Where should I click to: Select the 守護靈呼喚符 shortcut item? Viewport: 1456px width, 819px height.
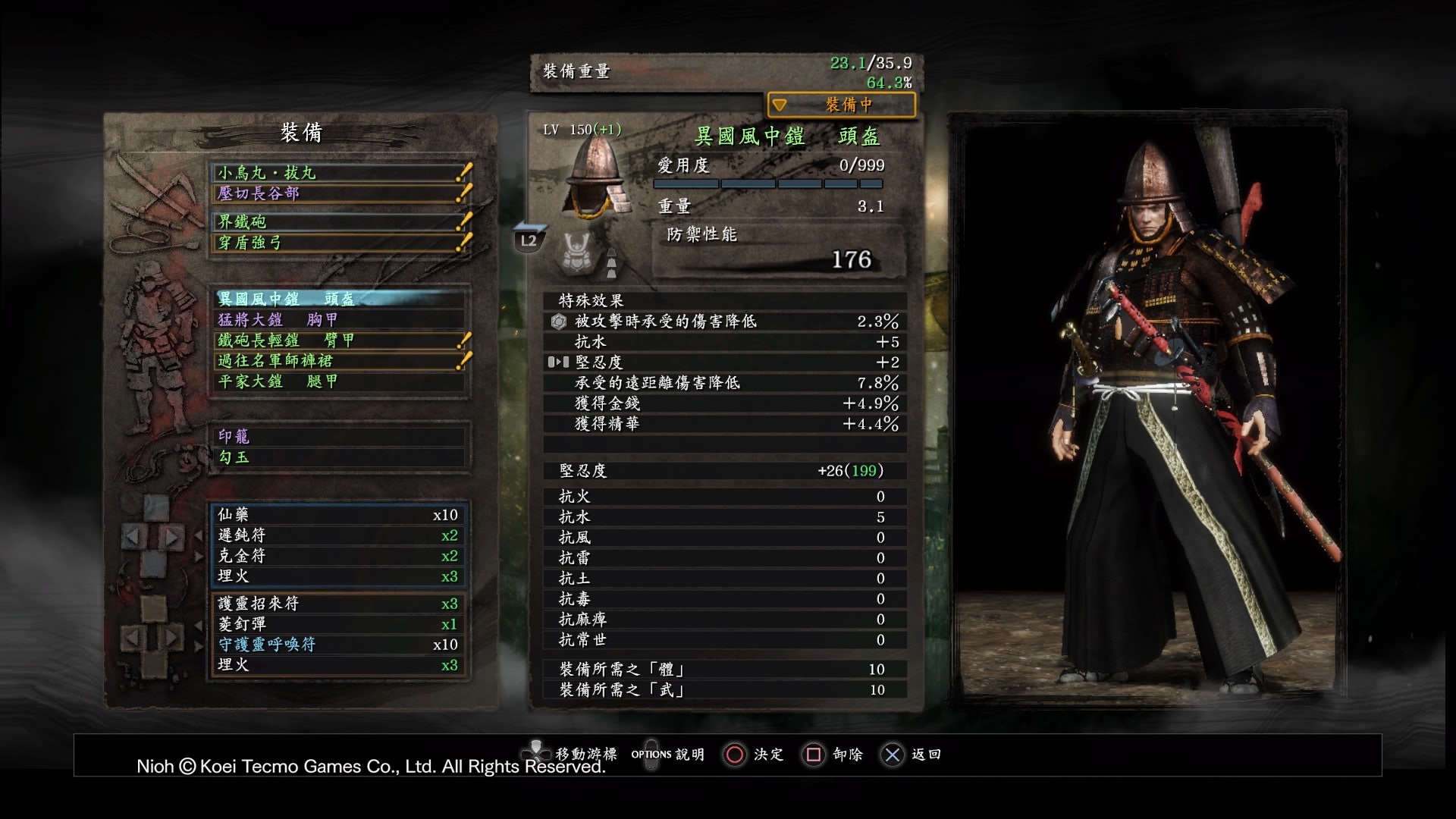337,645
